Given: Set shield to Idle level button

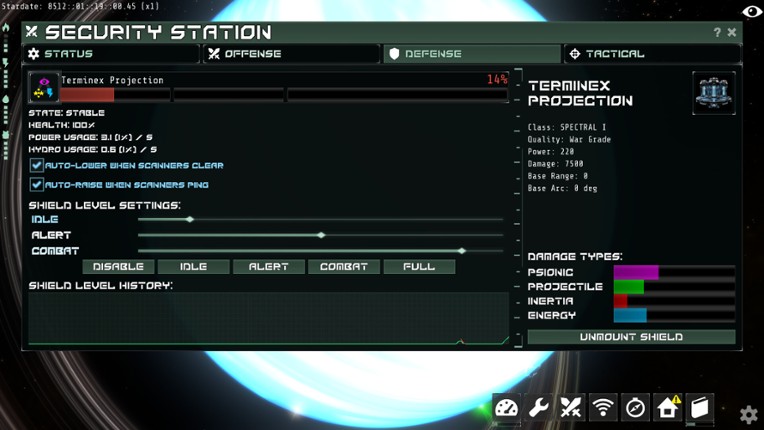Looking at the screenshot, I should pyautogui.click(x=193, y=267).
